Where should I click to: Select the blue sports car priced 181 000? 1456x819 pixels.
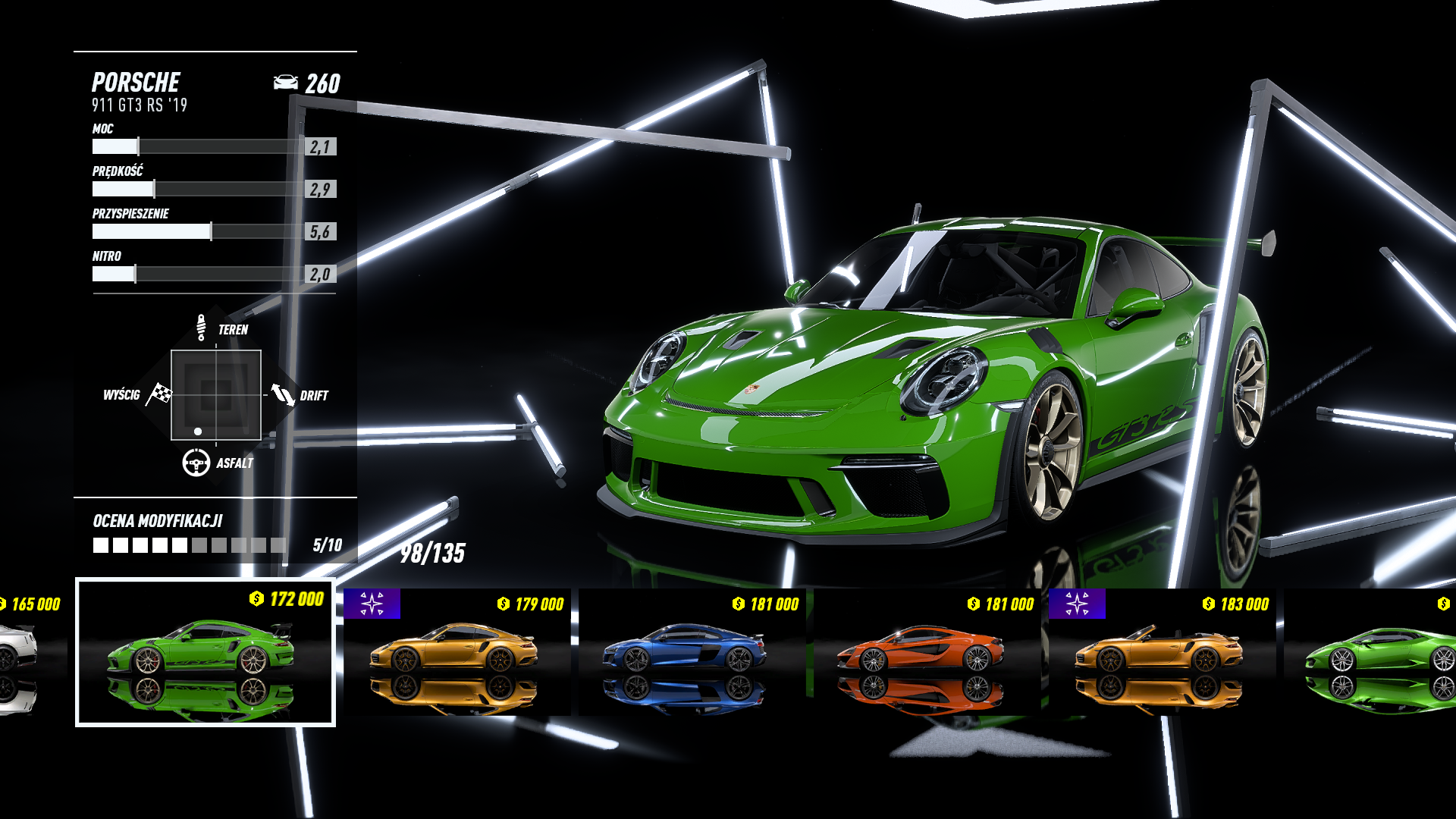click(x=692, y=652)
